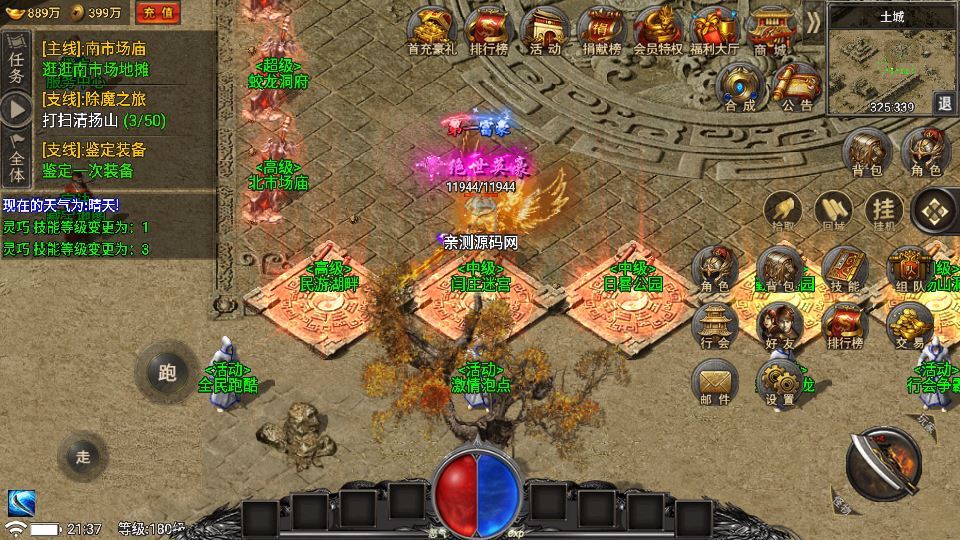Open the 捐献榜 donation ranking
Screen dimensions: 960x540
(600, 29)
